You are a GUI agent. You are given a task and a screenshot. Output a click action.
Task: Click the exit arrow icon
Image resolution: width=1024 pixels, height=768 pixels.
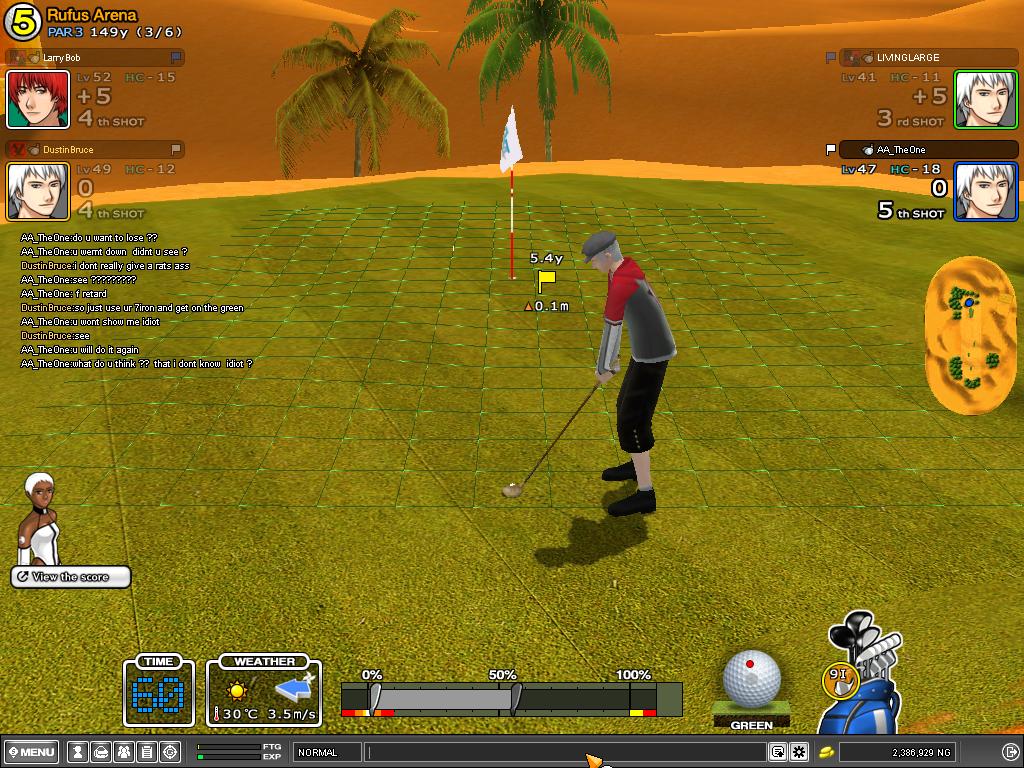point(1010,752)
